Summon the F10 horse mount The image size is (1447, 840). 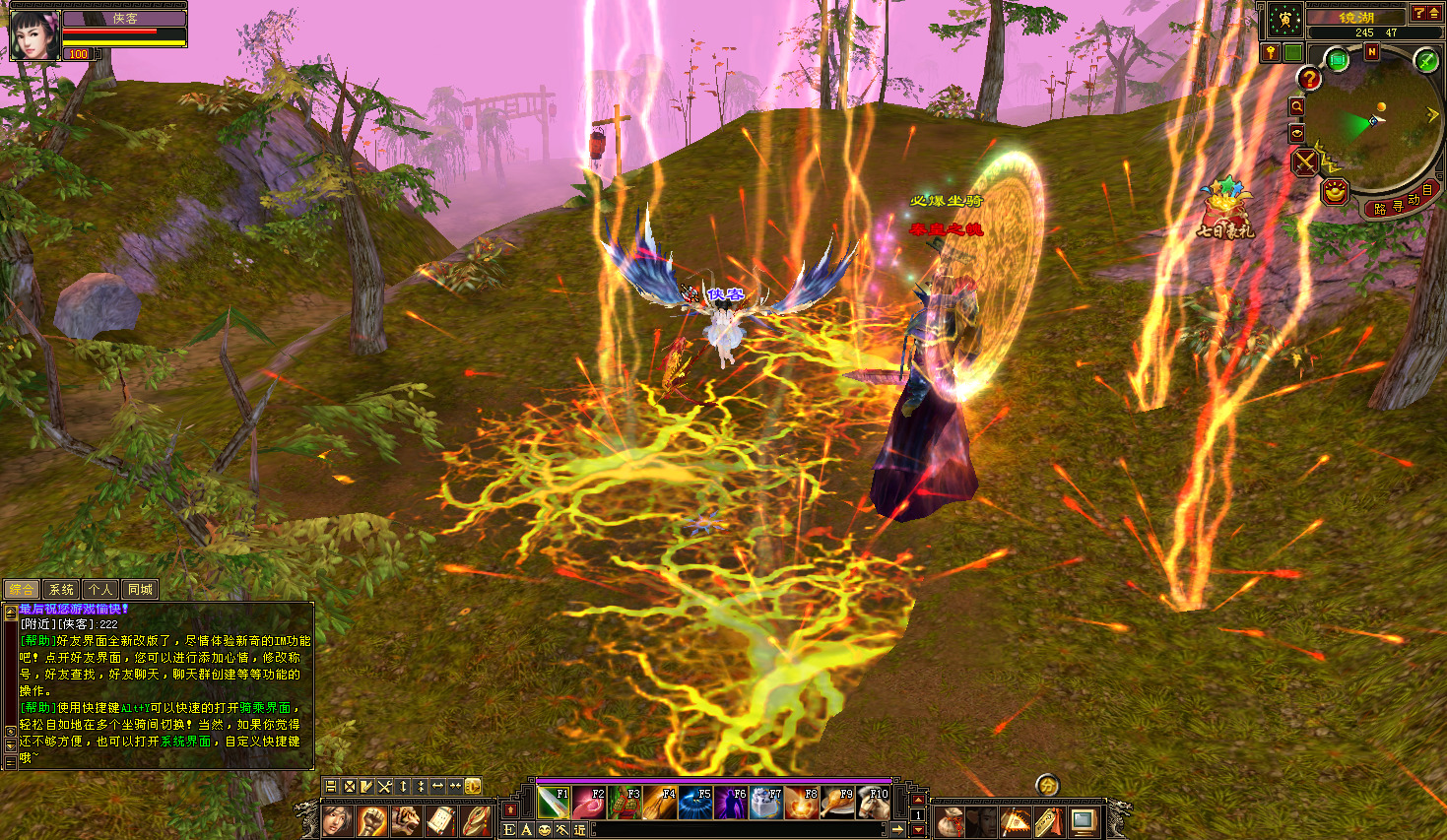click(x=873, y=804)
